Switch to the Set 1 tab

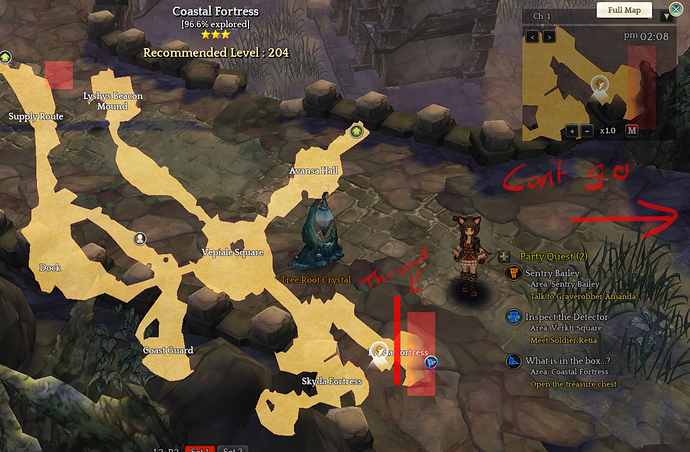[200, 449]
